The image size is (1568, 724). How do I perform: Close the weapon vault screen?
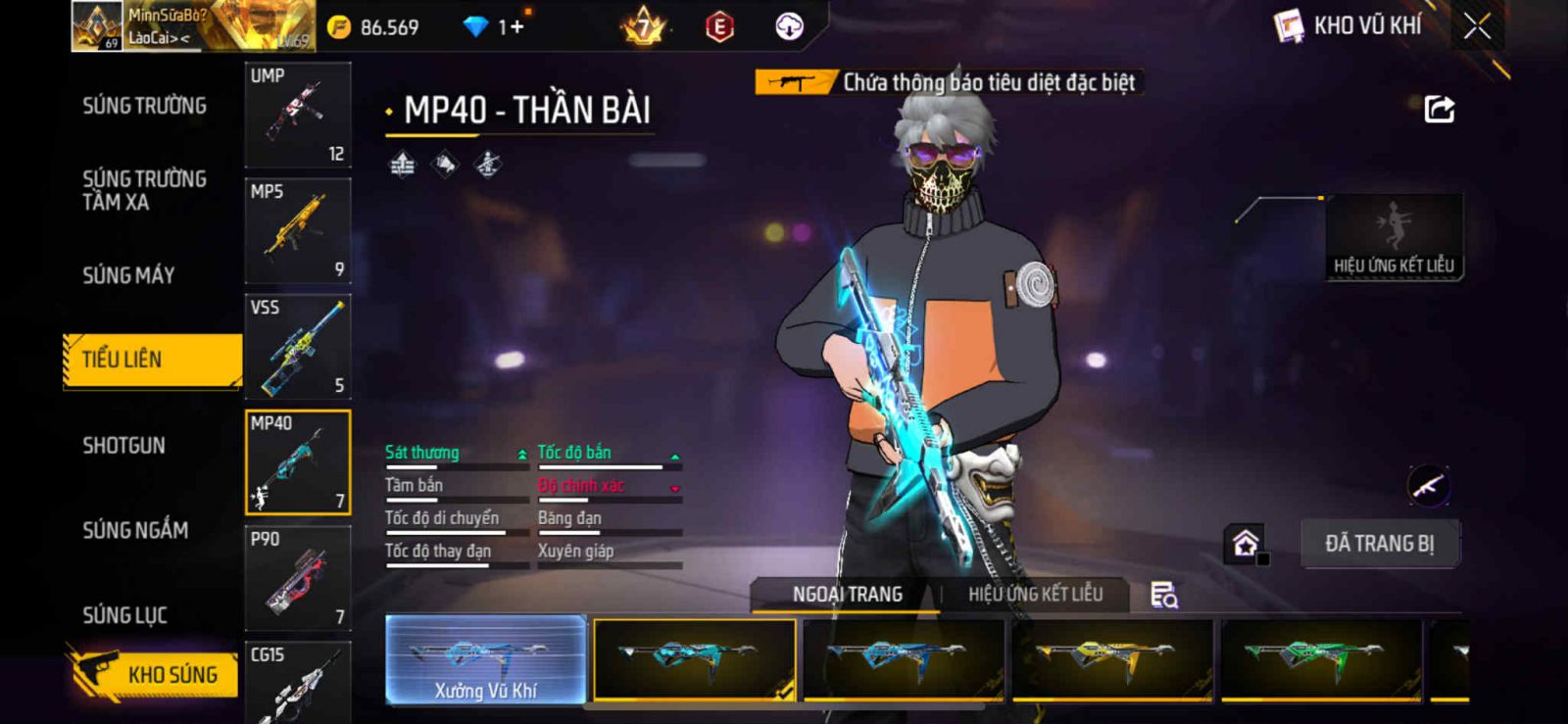[x=1477, y=26]
